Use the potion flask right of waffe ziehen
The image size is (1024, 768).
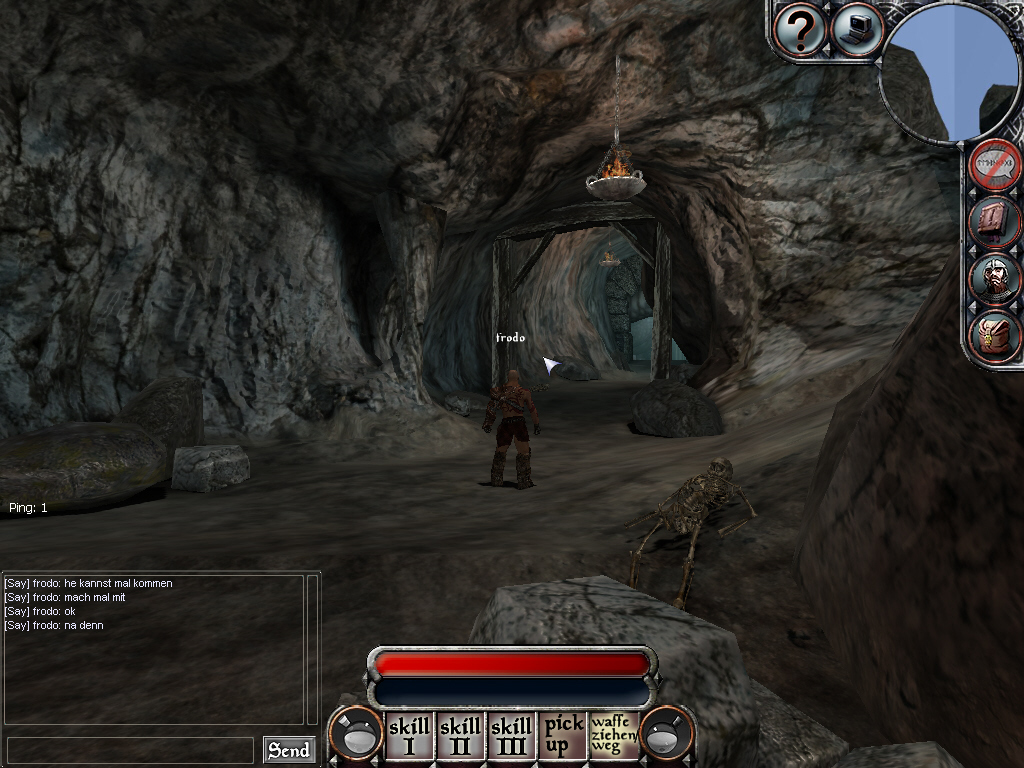click(665, 735)
